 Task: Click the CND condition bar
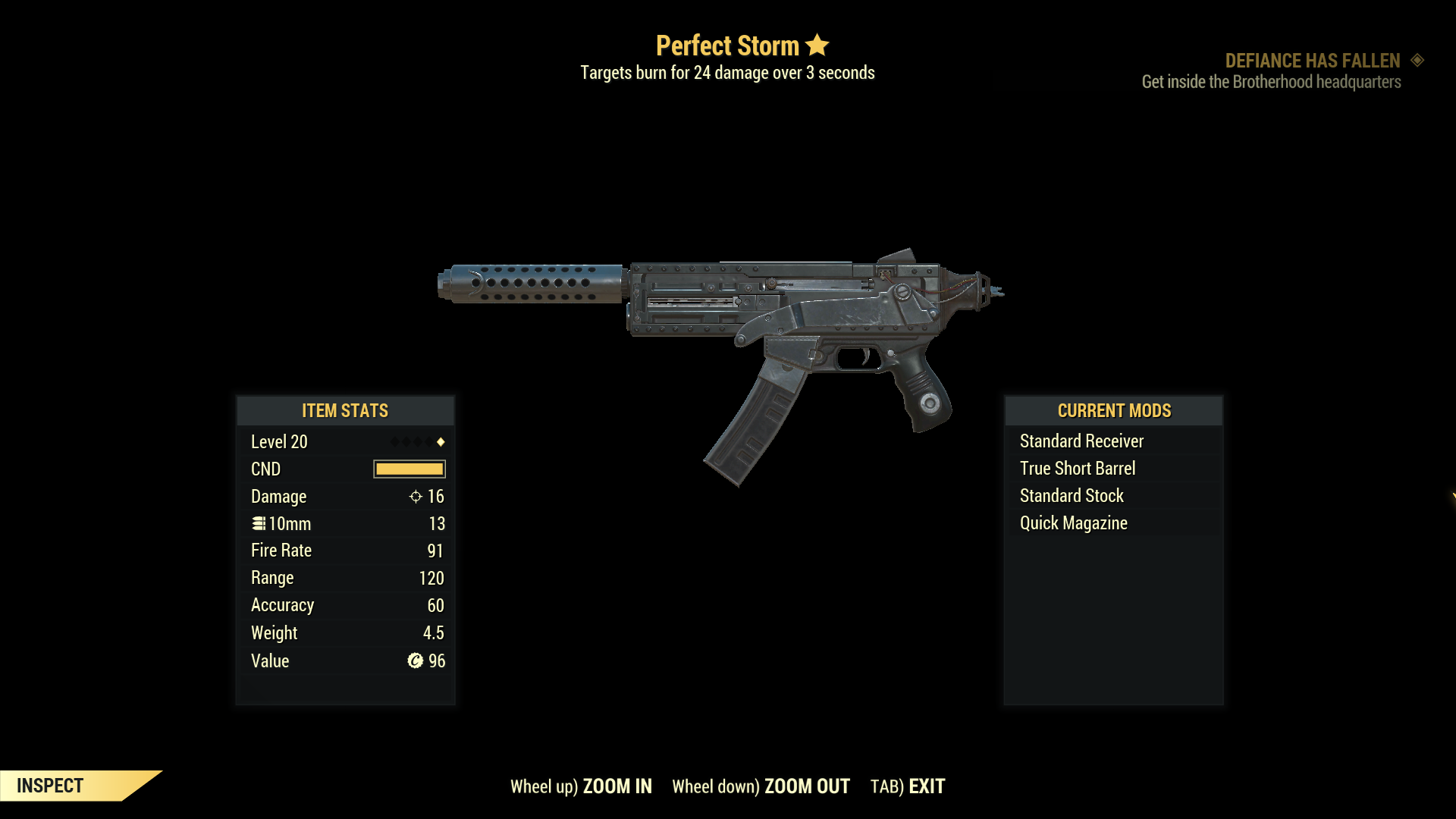(x=408, y=469)
